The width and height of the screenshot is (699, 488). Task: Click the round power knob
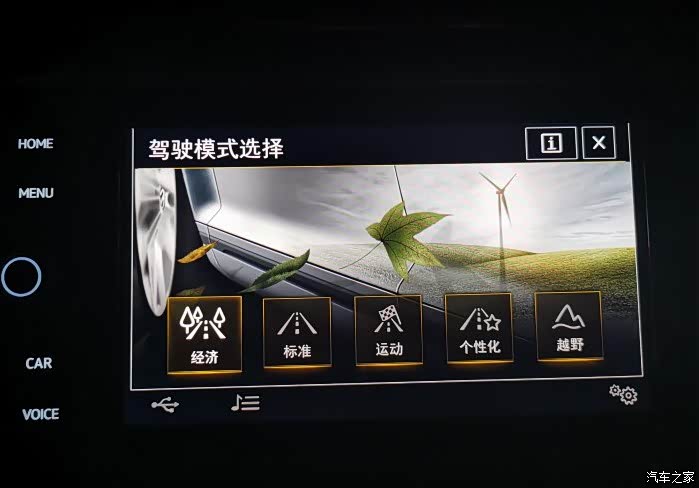coord(21,276)
